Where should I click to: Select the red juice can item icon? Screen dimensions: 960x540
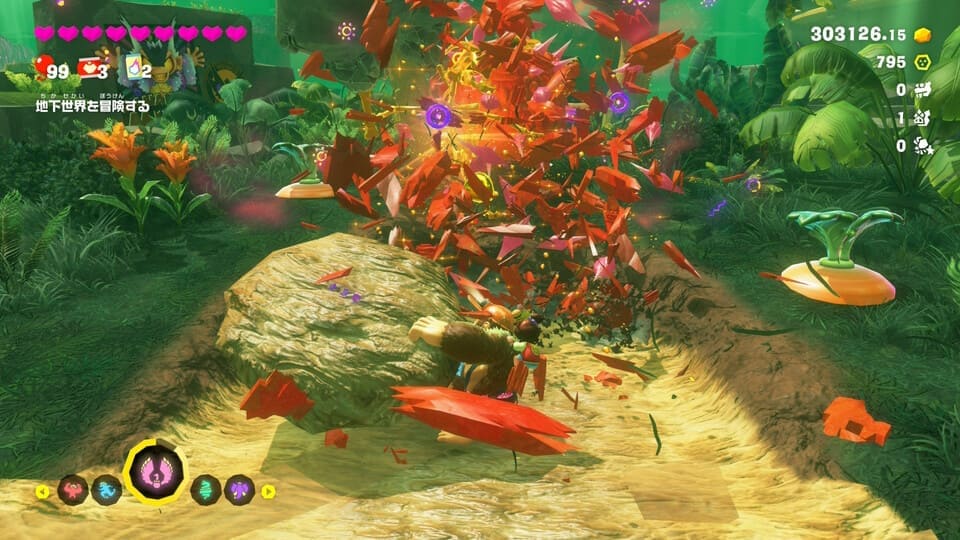click(89, 68)
